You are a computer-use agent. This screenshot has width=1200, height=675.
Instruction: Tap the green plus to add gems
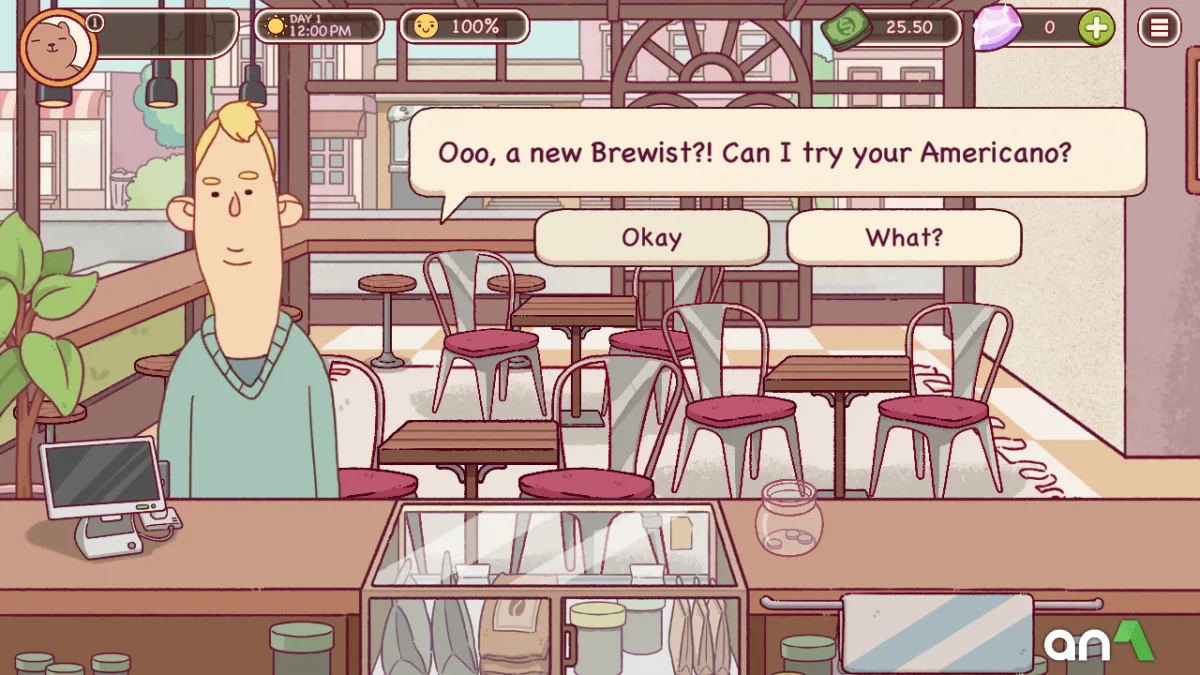point(1096,28)
